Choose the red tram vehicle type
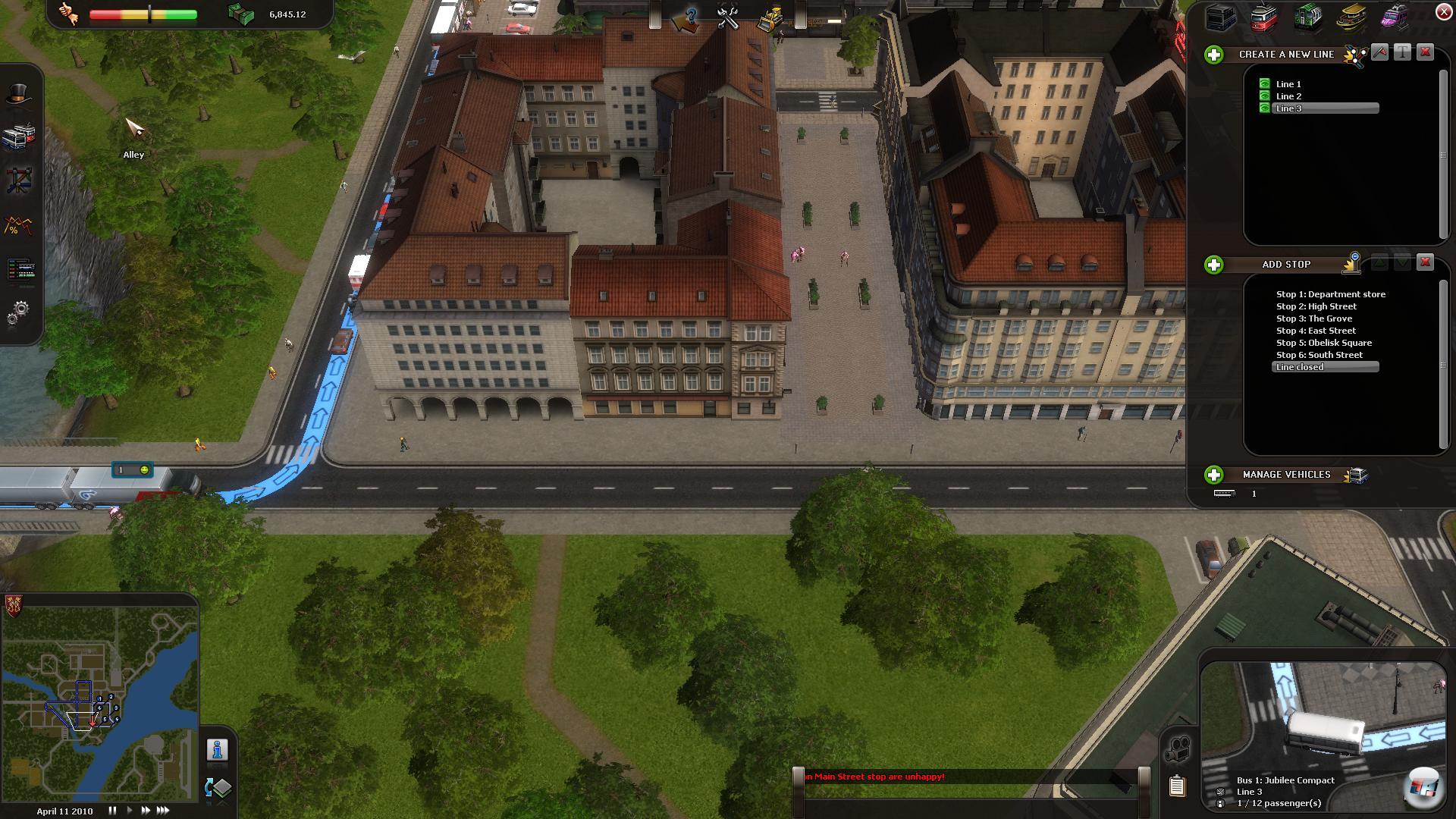 point(1264,17)
